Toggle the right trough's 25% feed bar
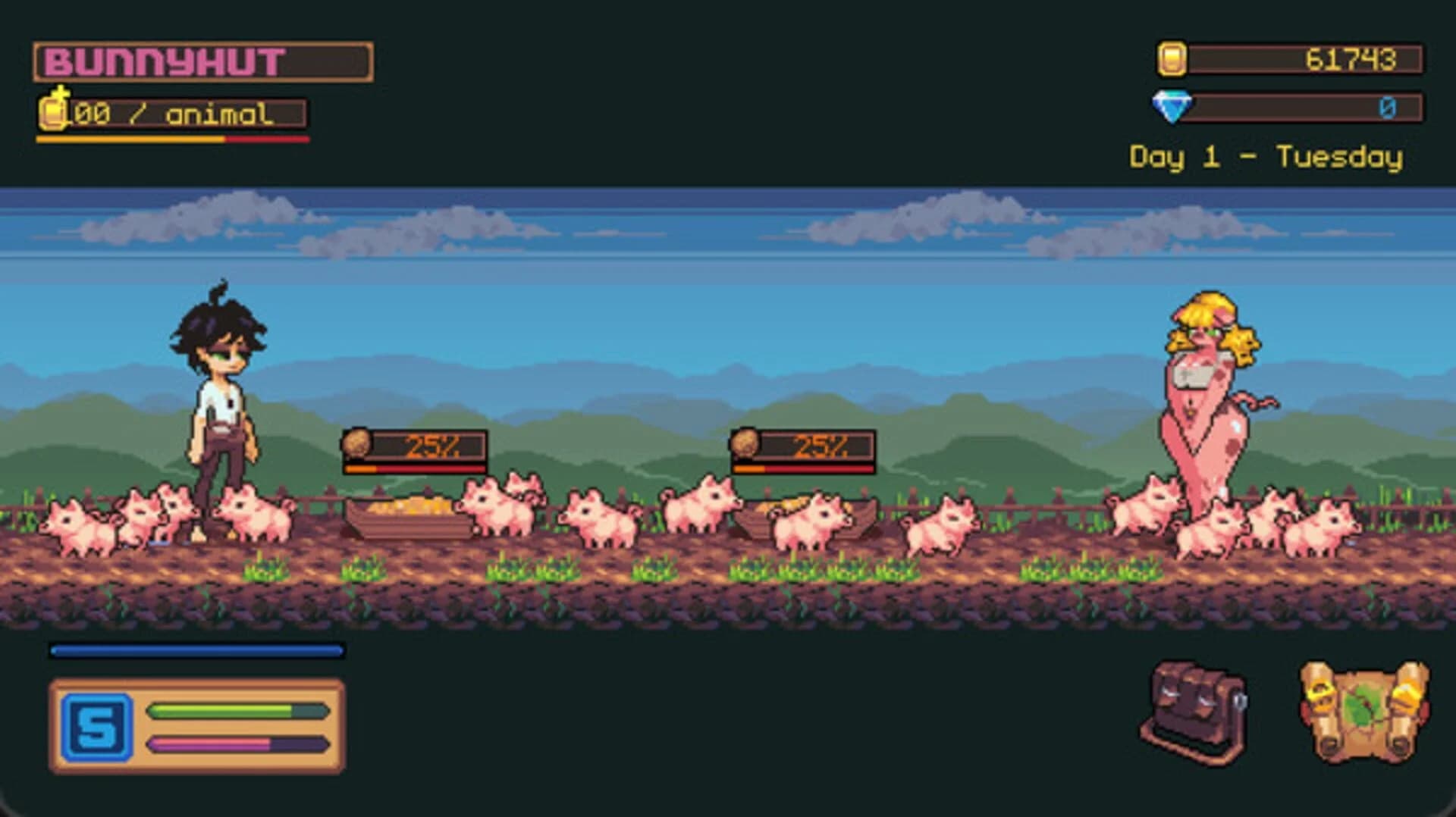Screen dimensions: 1456x817 (x=802, y=468)
